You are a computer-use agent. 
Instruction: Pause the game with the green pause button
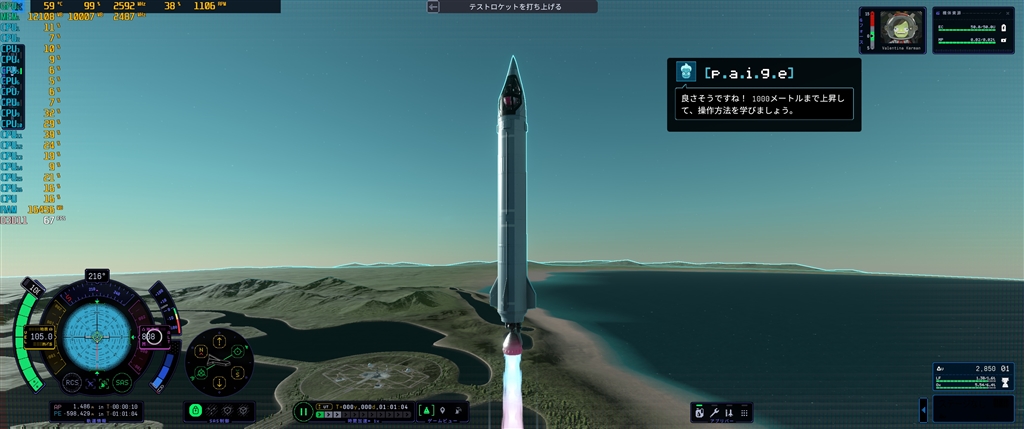click(303, 411)
